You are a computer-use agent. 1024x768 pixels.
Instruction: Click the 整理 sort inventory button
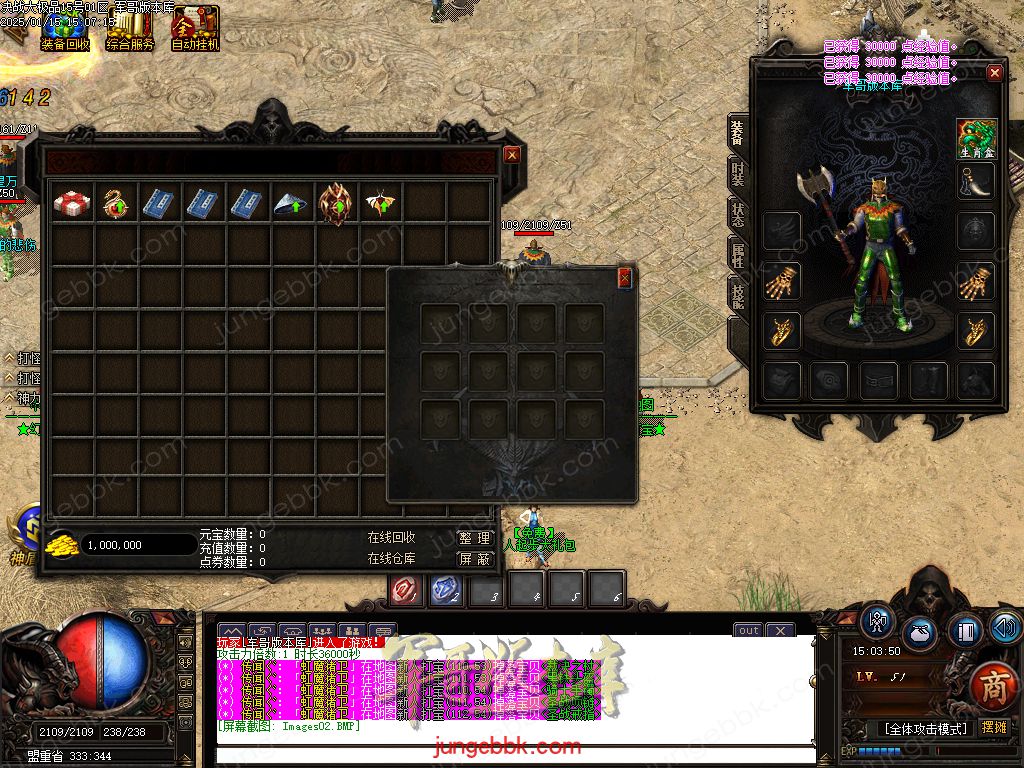click(x=475, y=538)
